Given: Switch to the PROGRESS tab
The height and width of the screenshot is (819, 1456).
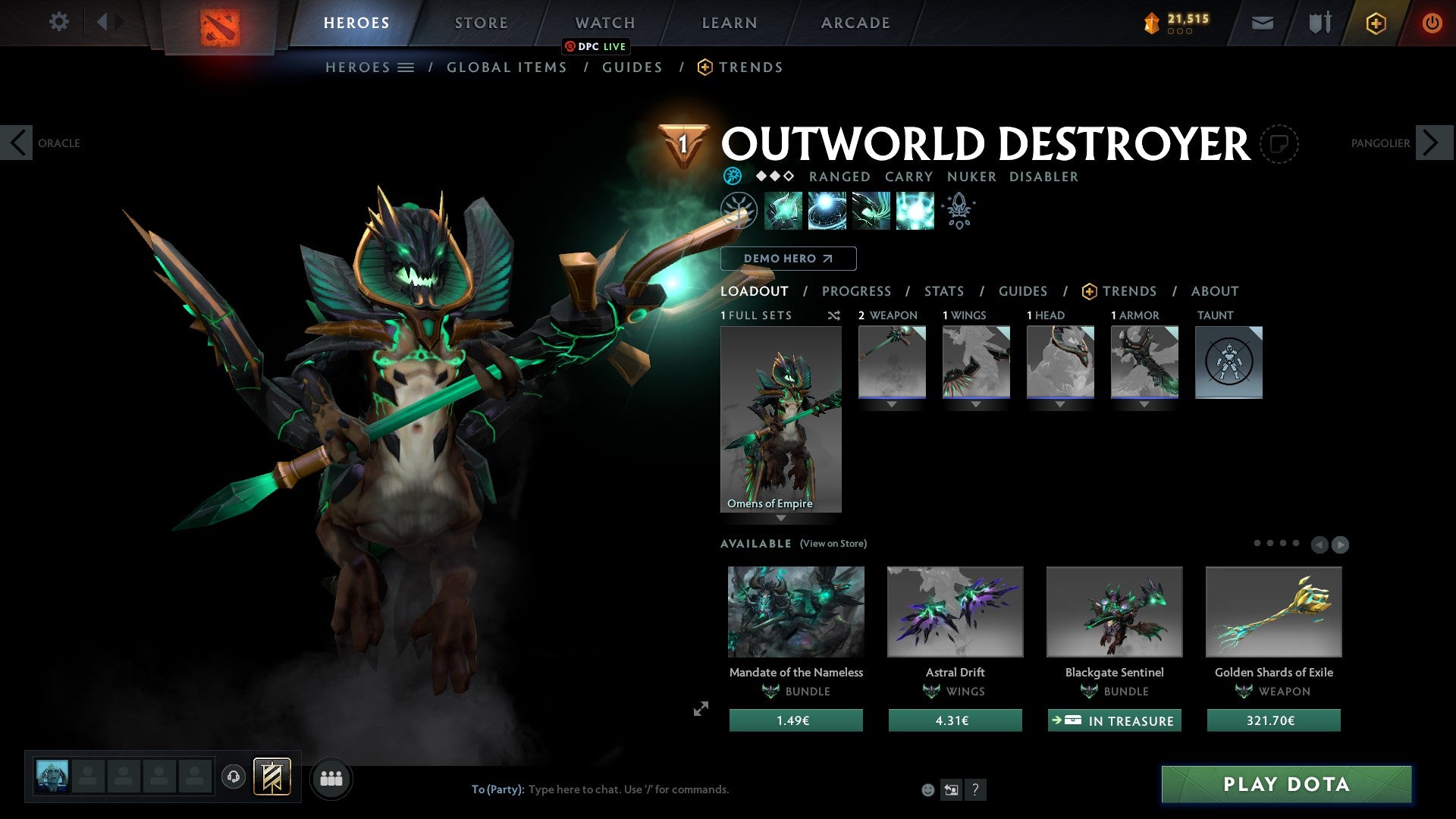Looking at the screenshot, I should (x=857, y=291).
